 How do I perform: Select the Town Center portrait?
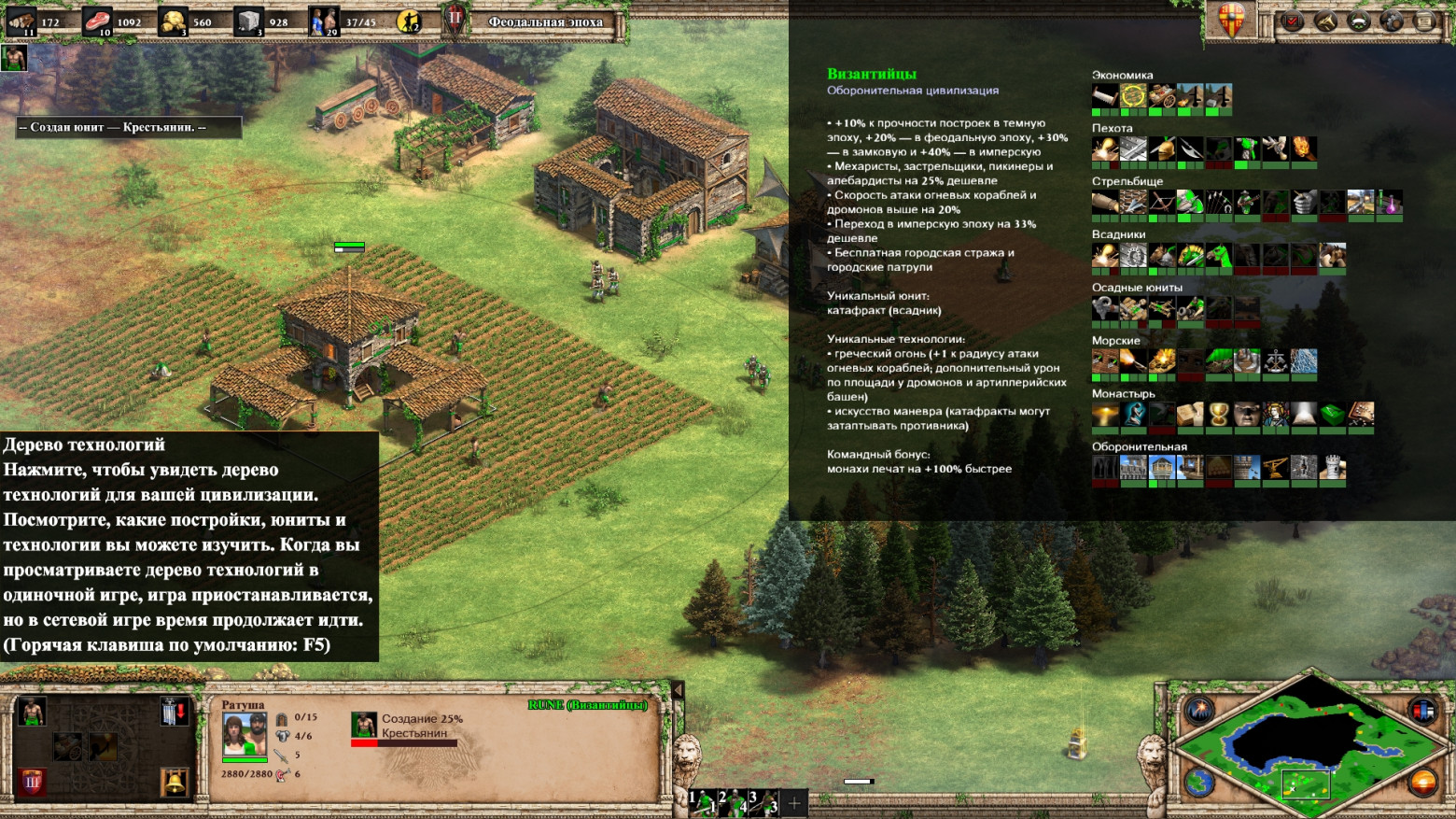[x=244, y=734]
